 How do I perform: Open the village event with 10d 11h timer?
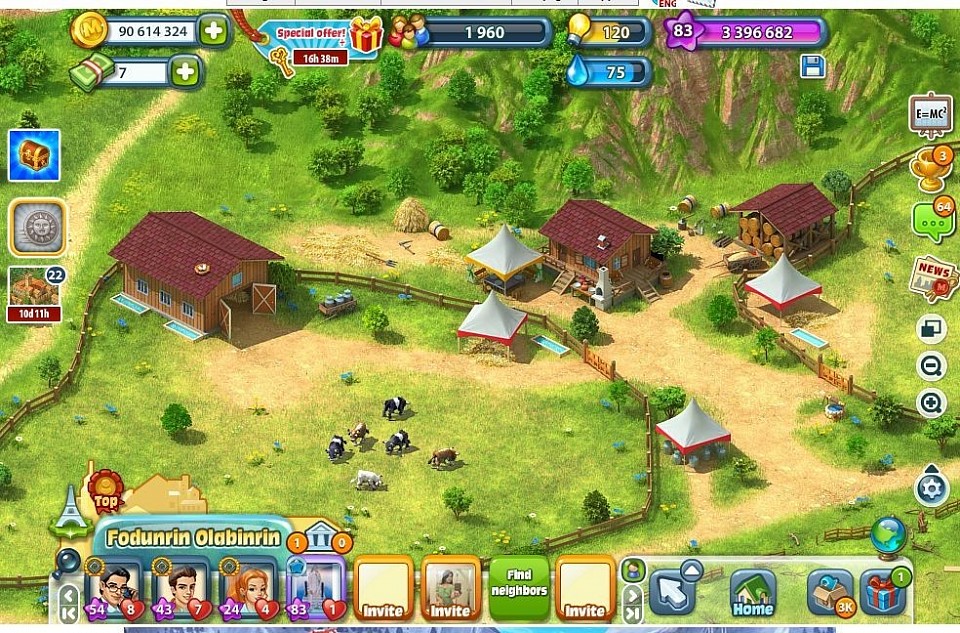36,291
